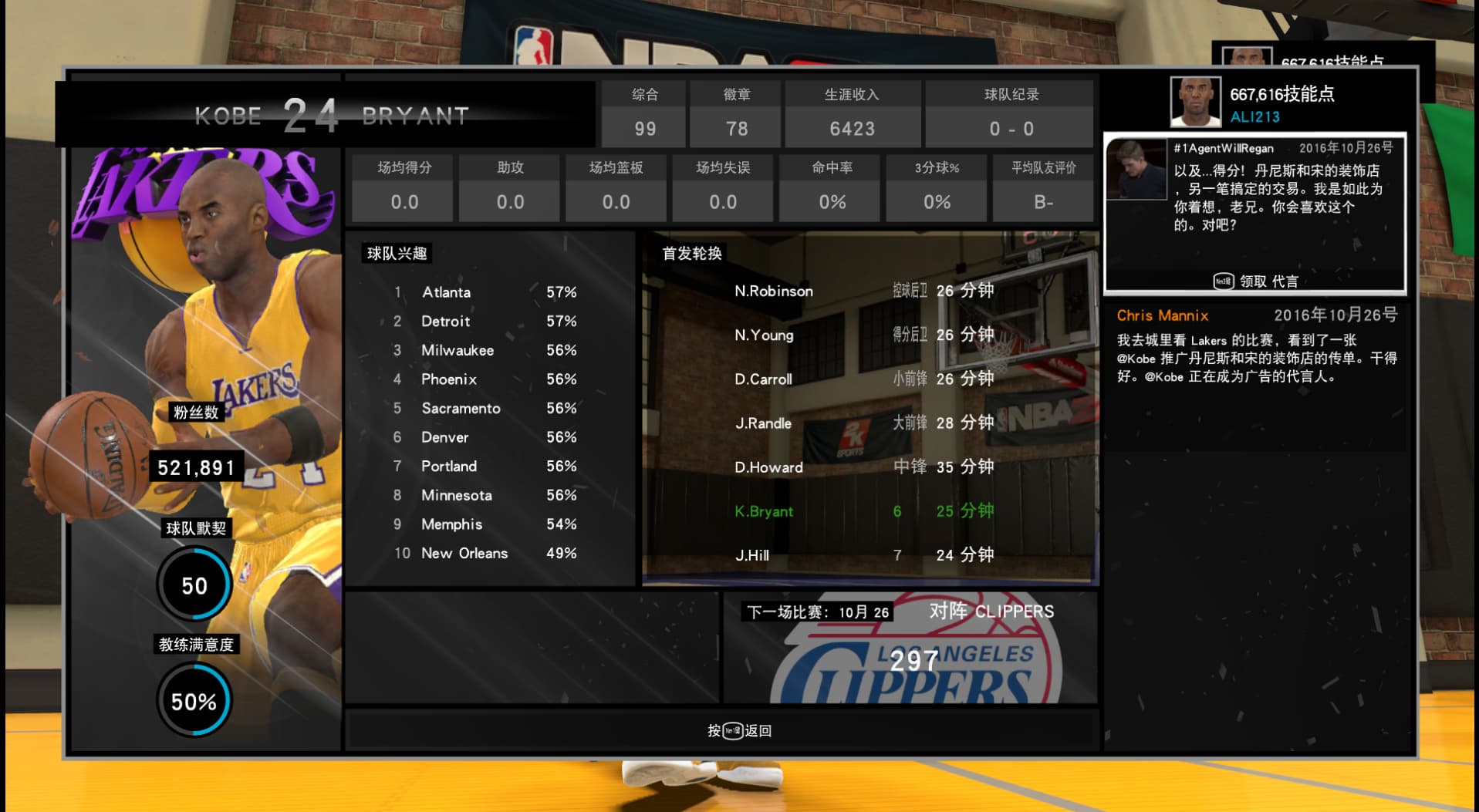Image resolution: width=1479 pixels, height=812 pixels.
Task: Open the next game panel versus Clippers
Action: (910, 648)
